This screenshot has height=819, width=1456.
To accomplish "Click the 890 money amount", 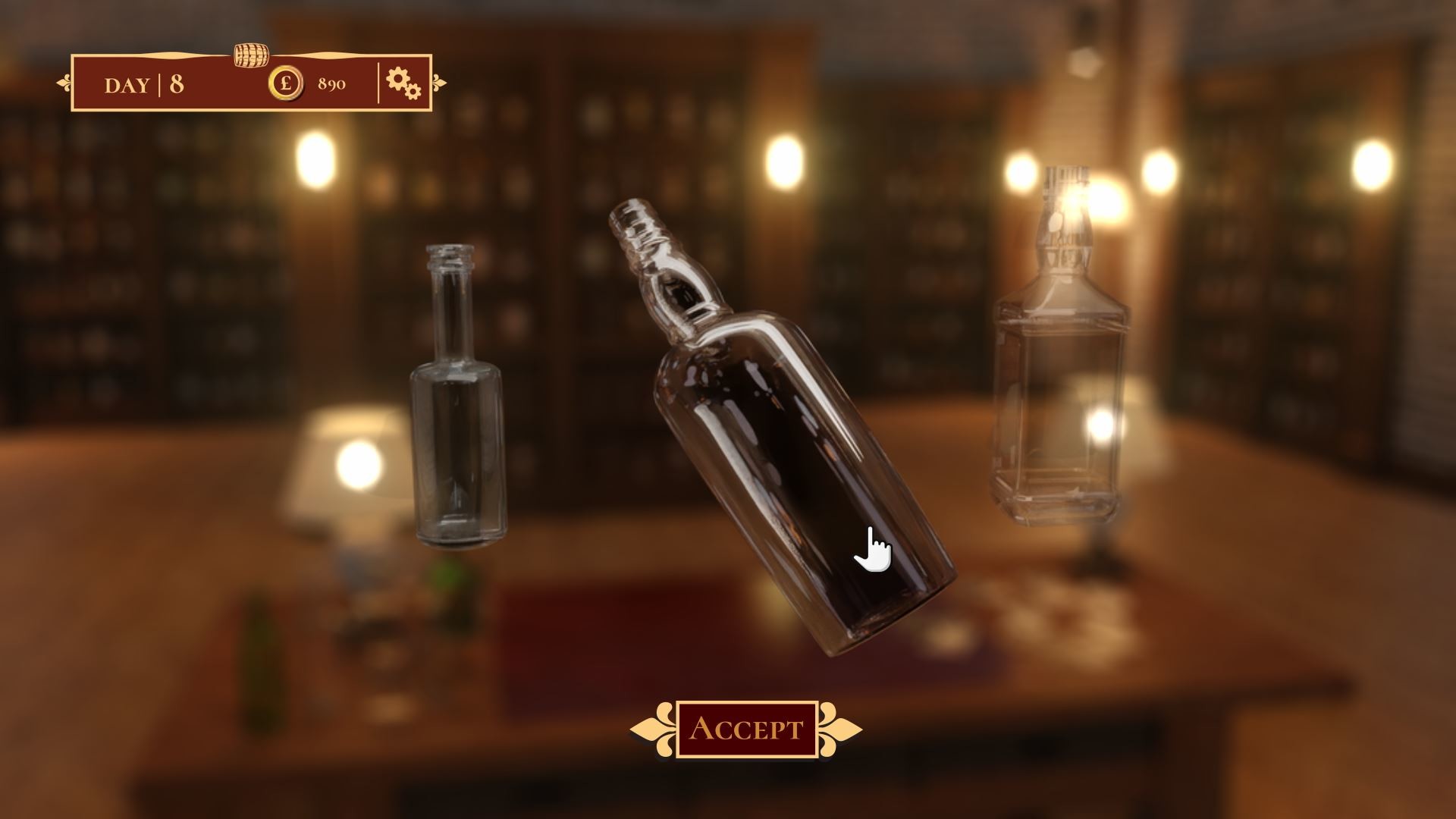I will click(x=332, y=84).
